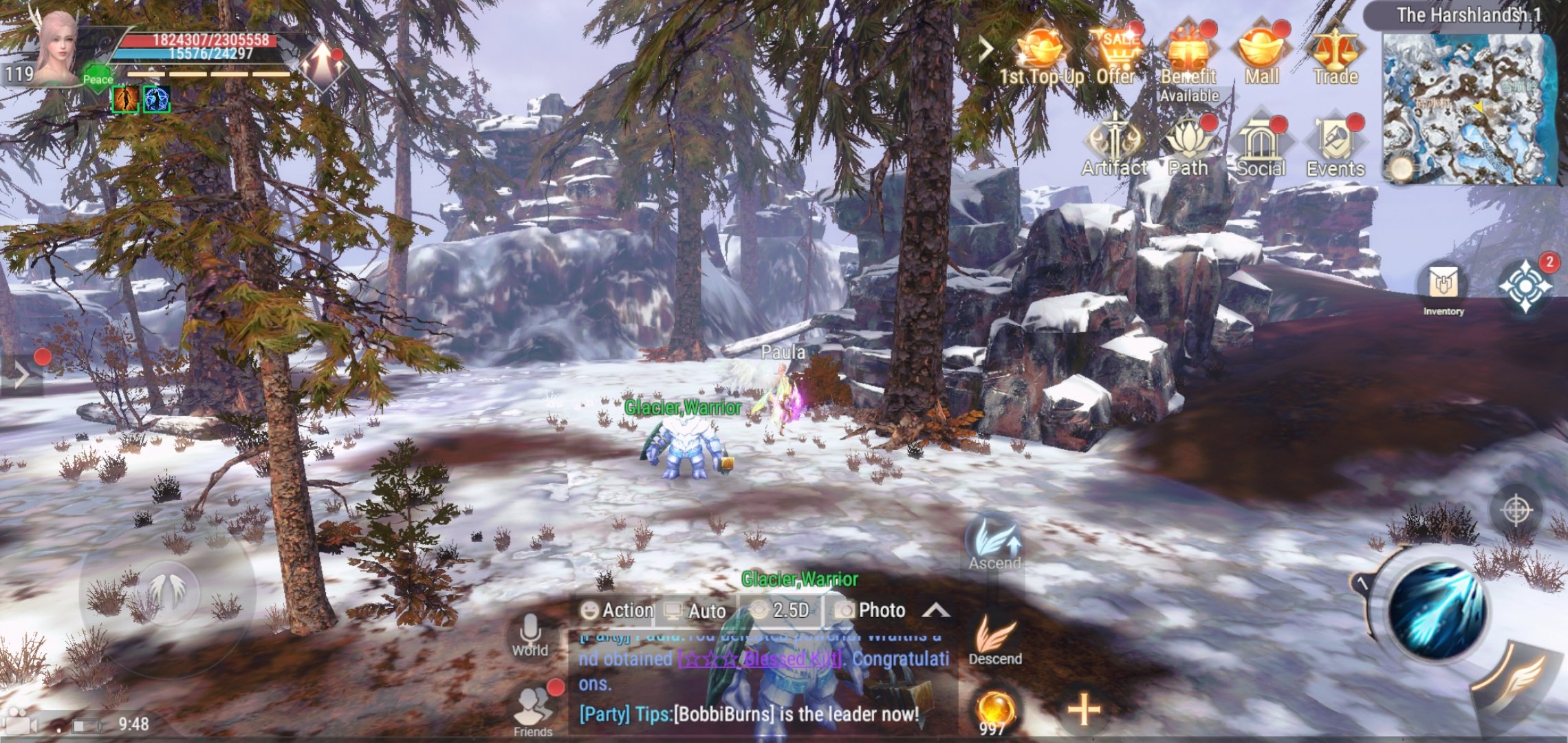The width and height of the screenshot is (1568, 743).
Task: Open the Trade market
Action: coord(1335,54)
